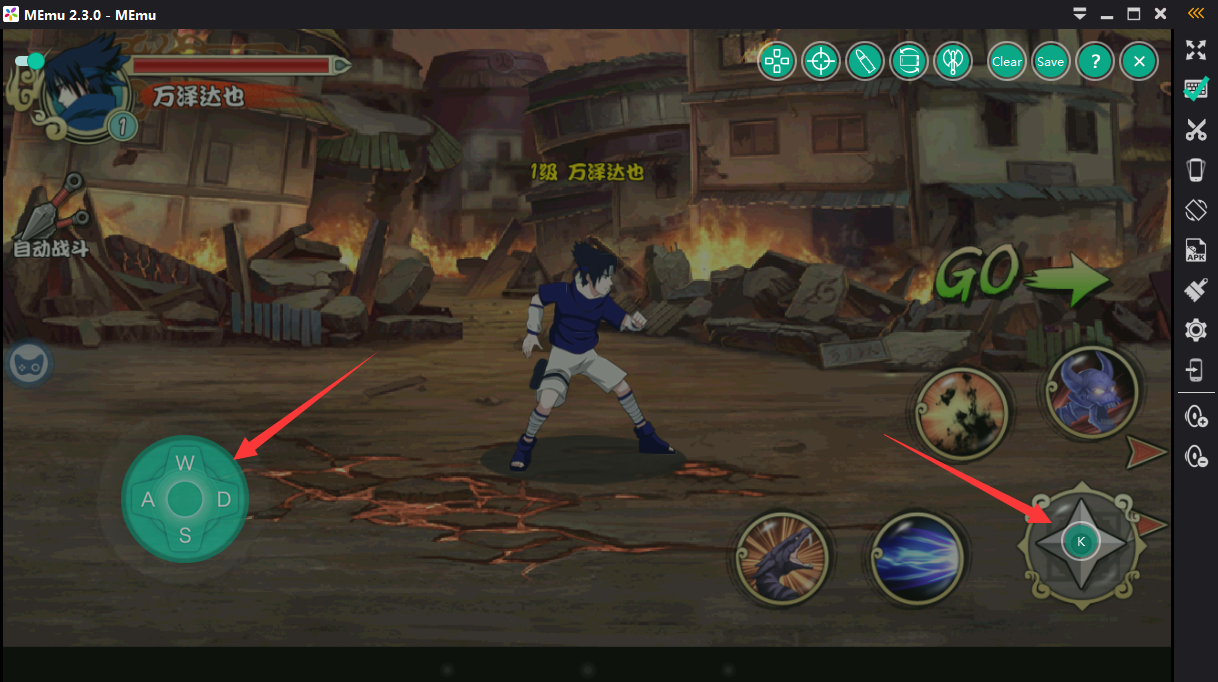The image size is (1218, 682).
Task: Enter fullscreen from the MEmu sidebar
Action: click(x=1195, y=50)
